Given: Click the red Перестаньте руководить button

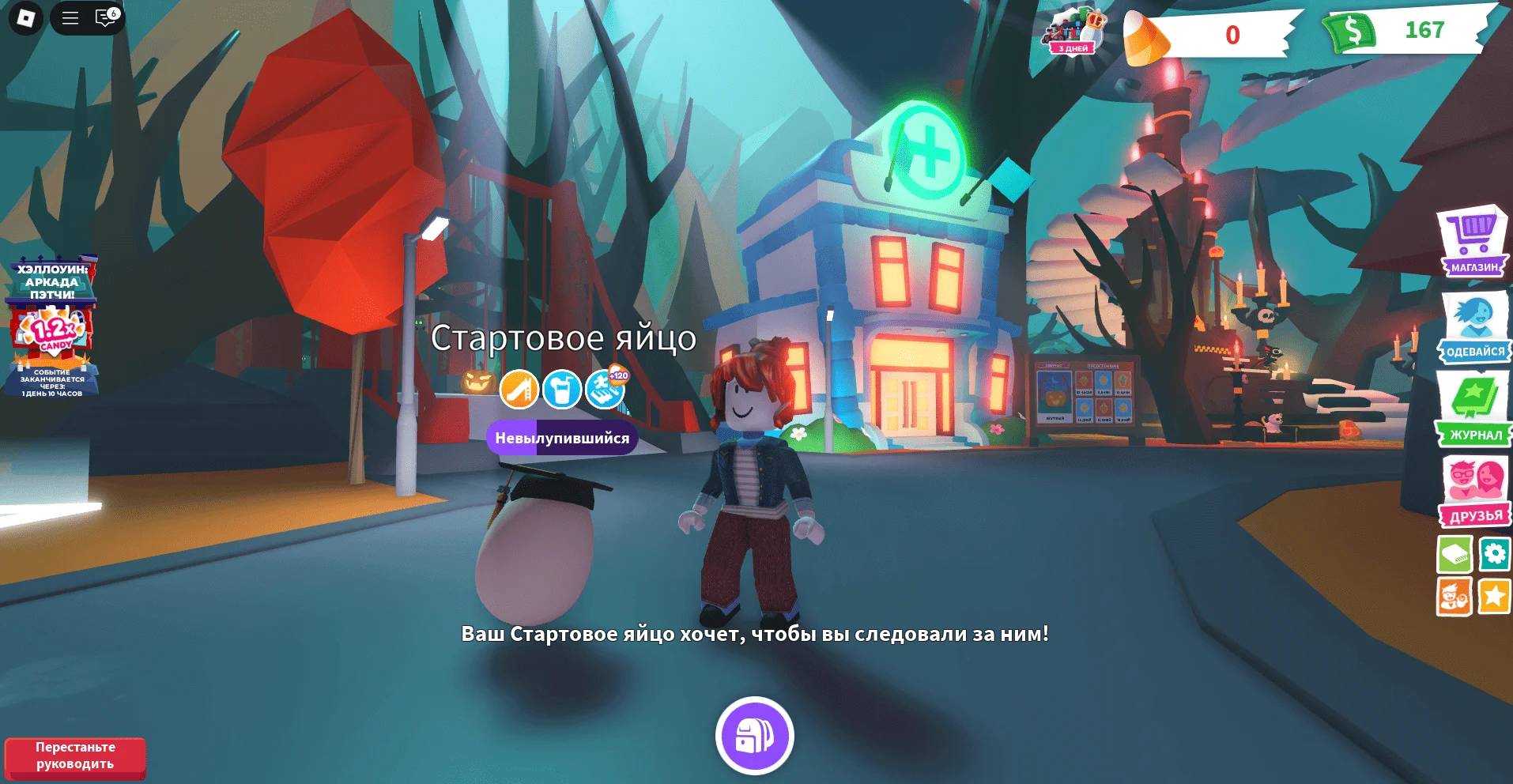Looking at the screenshot, I should 75,756.
